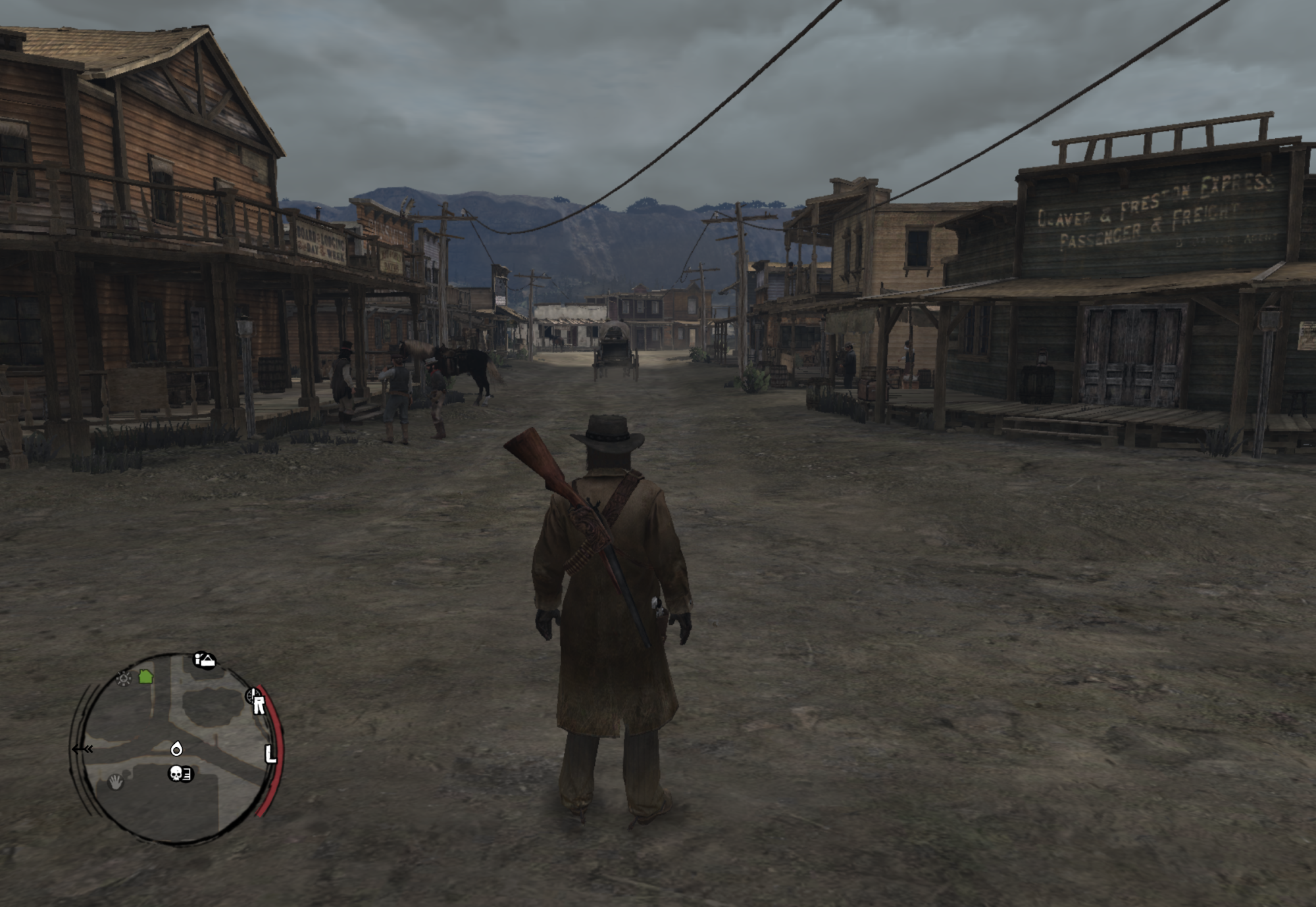Click the player position arrow on the minimap
The width and height of the screenshot is (1316, 907).
click(x=176, y=748)
